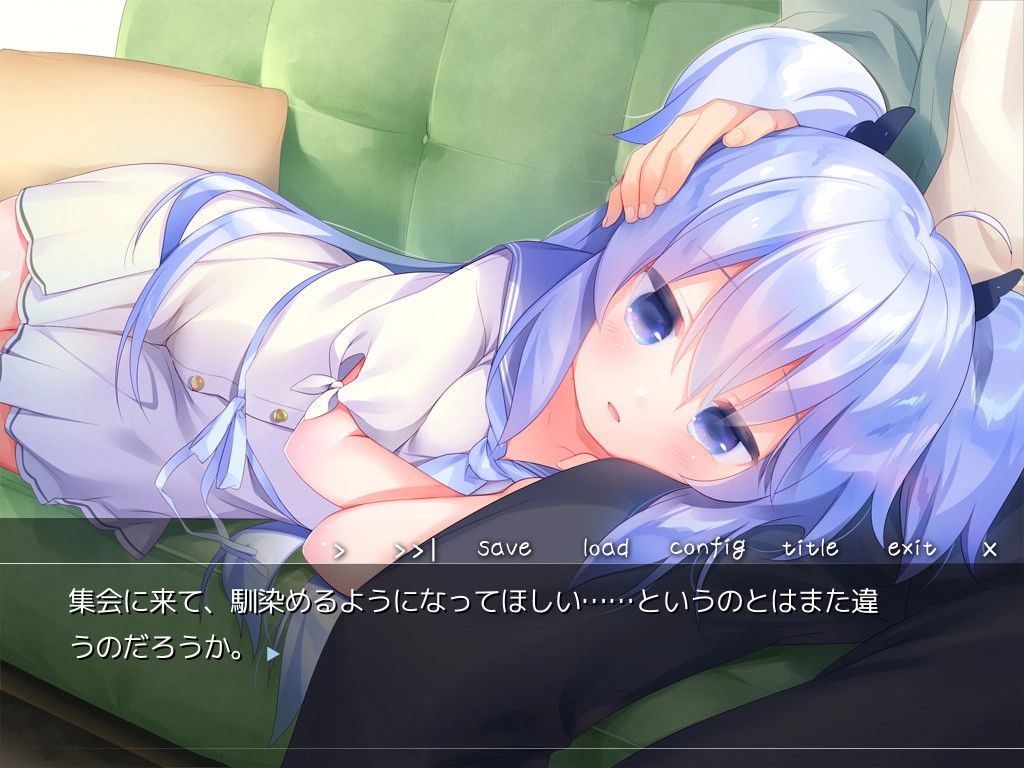
Task: Start auto-play with the single arrow
Action: [339, 549]
